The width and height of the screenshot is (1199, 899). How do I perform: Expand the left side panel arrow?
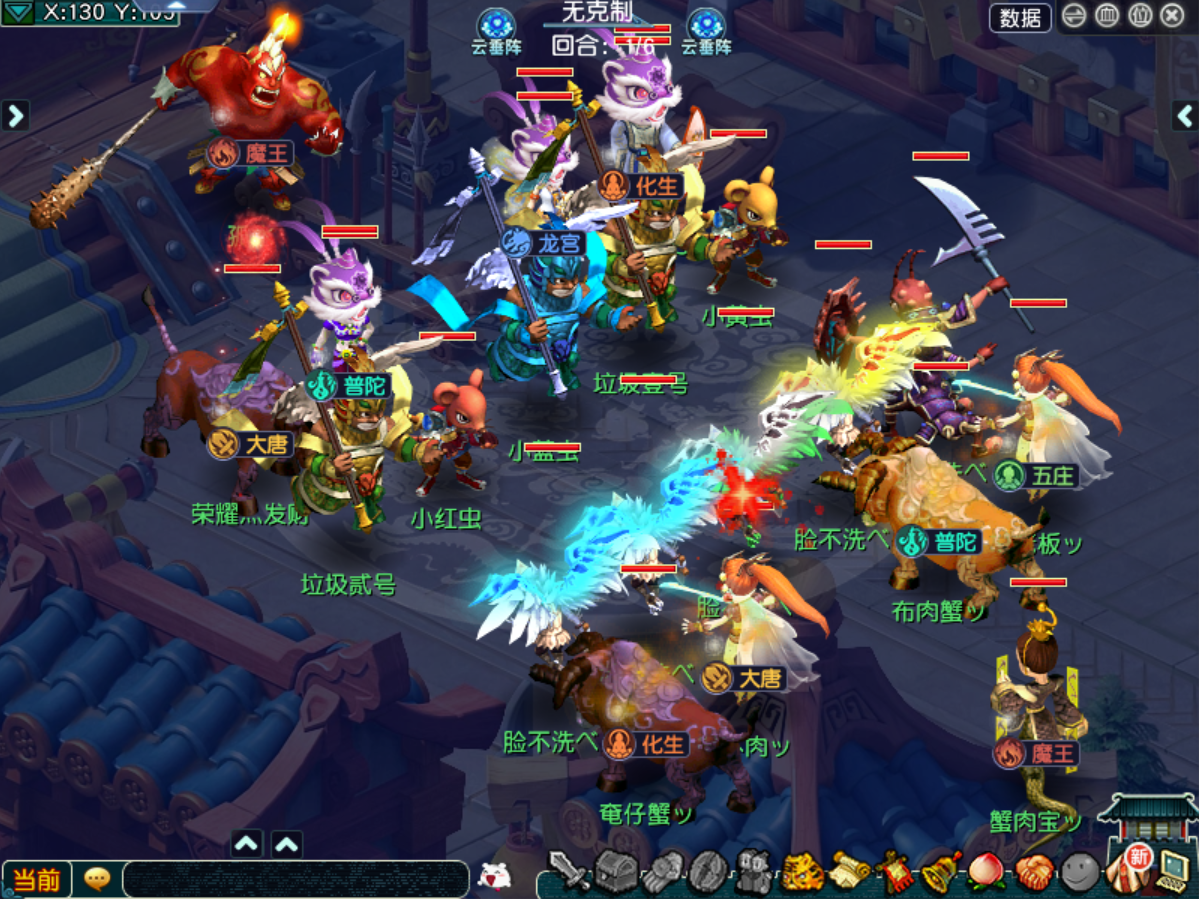tap(15, 116)
